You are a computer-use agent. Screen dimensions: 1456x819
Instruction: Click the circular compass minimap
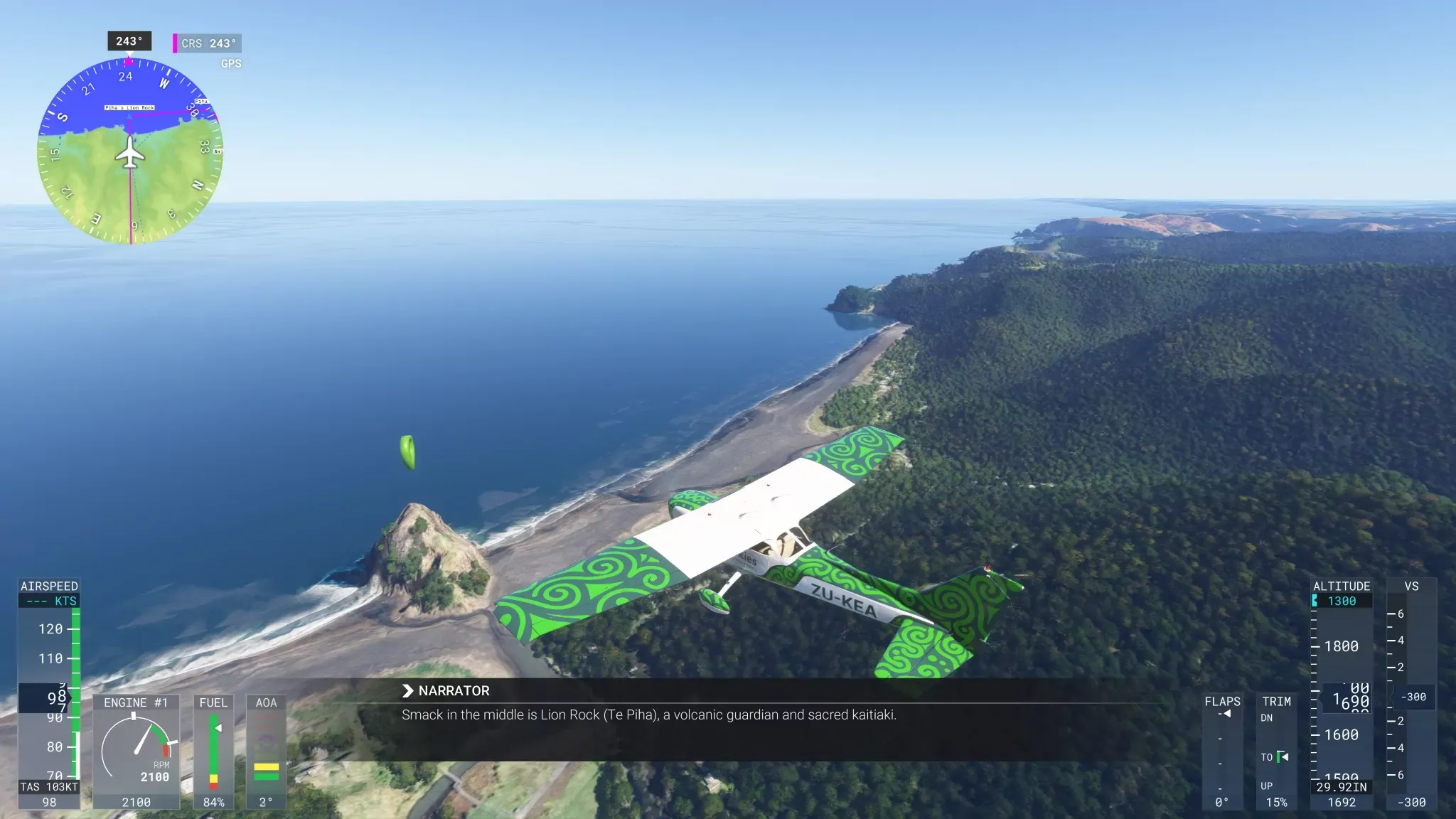130,151
